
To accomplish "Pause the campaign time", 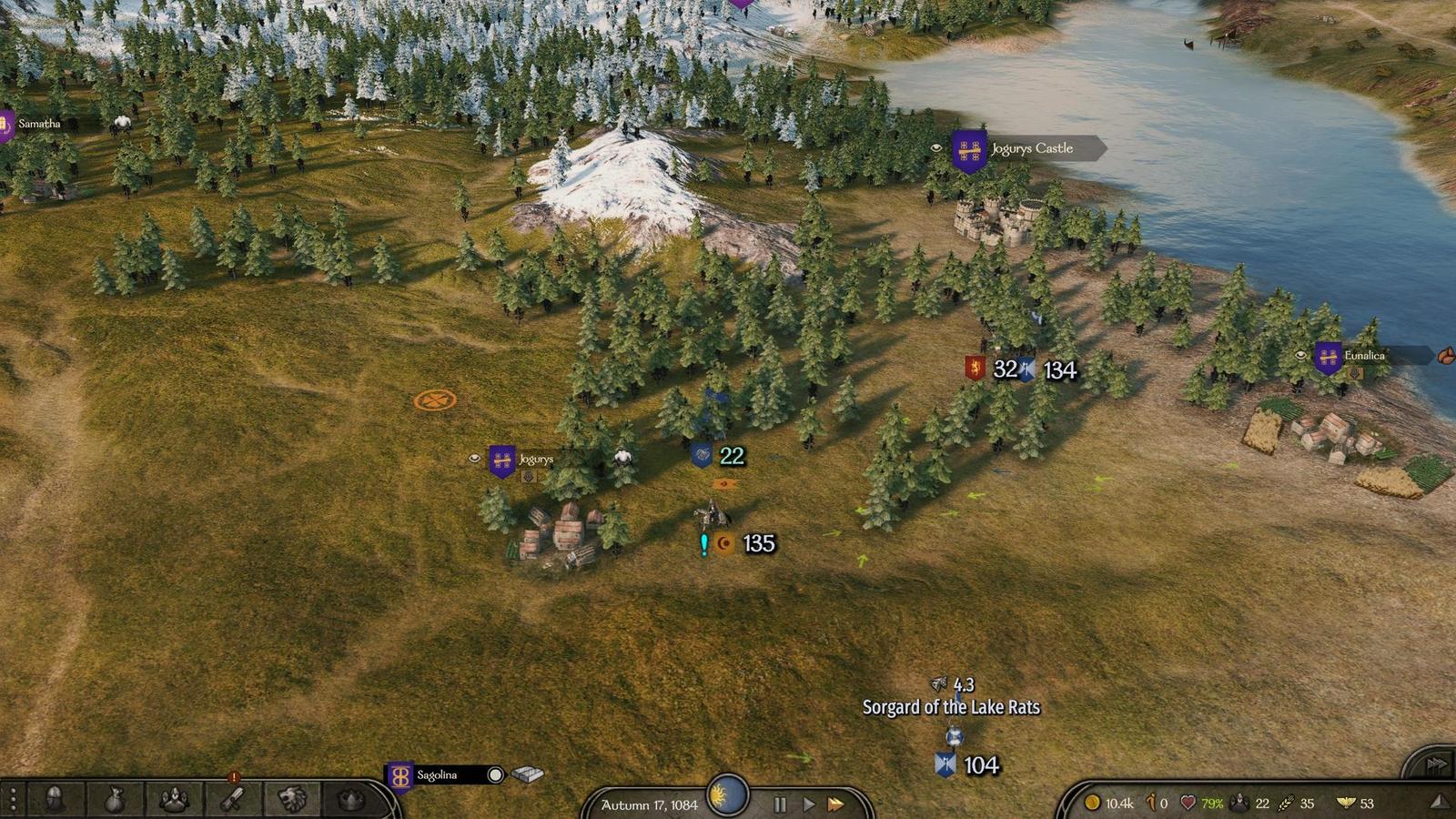I will pyautogui.click(x=780, y=804).
